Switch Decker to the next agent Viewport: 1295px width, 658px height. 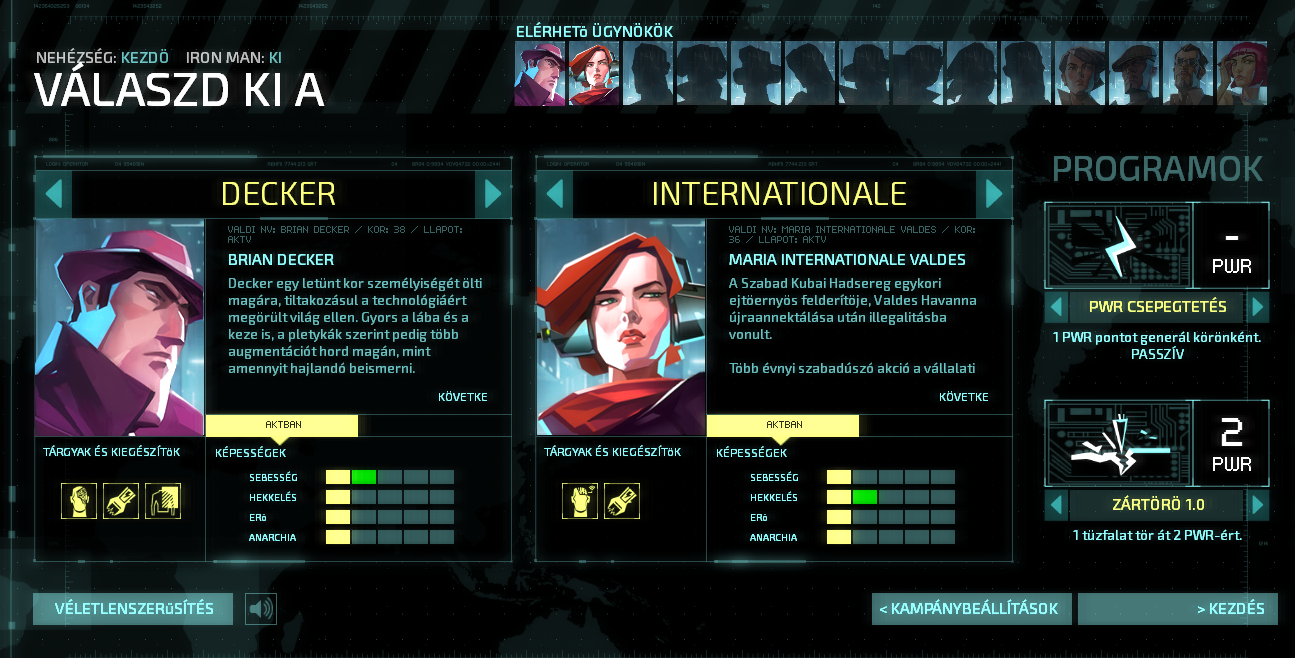[492, 194]
